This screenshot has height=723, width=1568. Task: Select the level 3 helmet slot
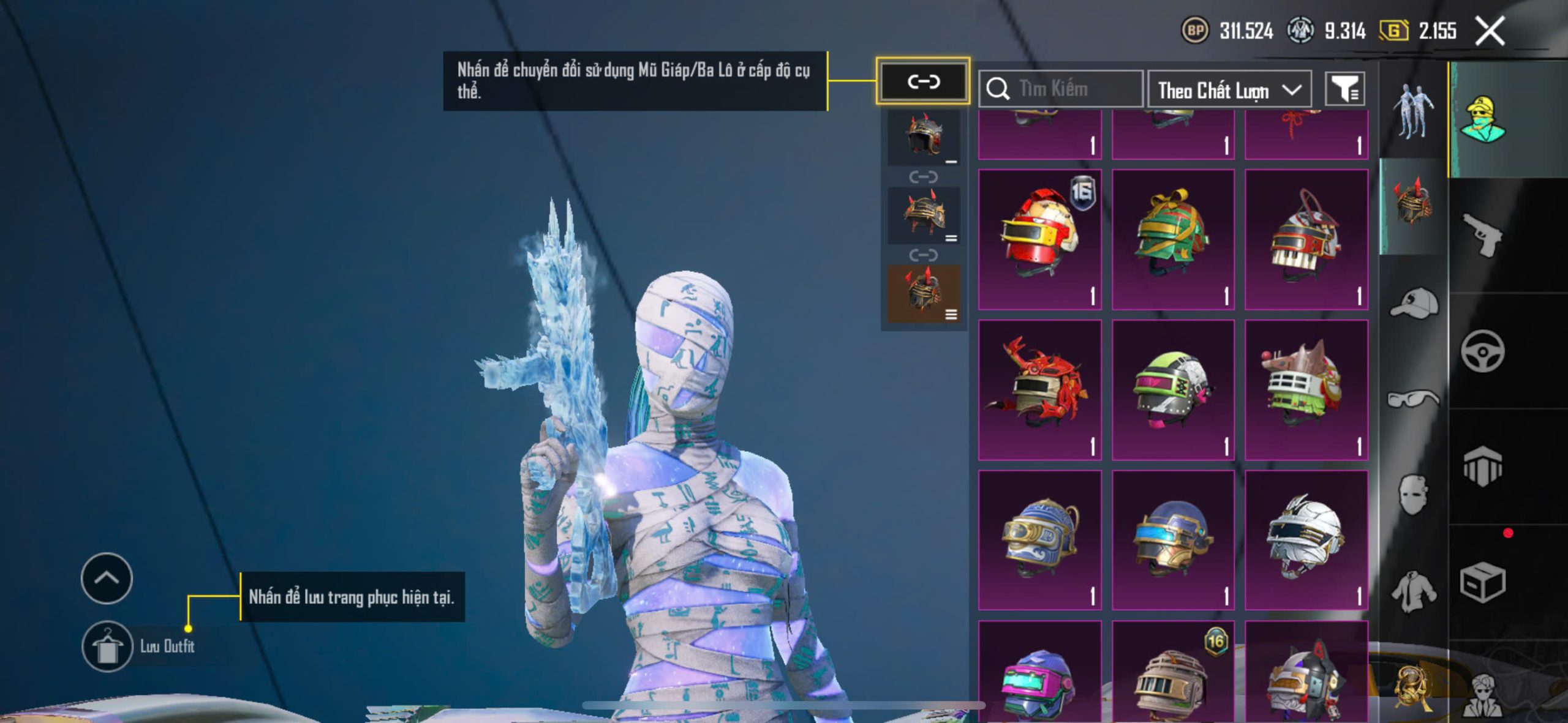[924, 294]
